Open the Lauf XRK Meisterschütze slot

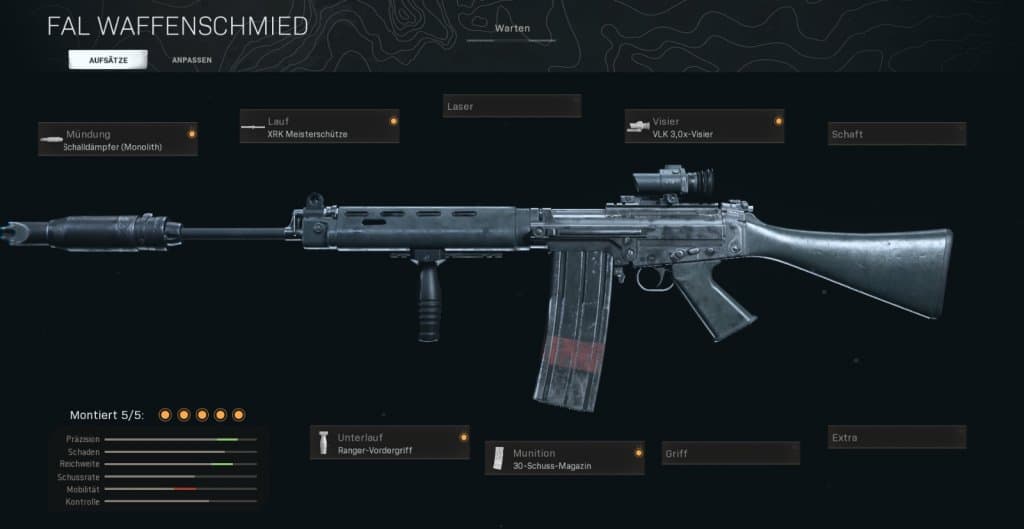click(319, 127)
